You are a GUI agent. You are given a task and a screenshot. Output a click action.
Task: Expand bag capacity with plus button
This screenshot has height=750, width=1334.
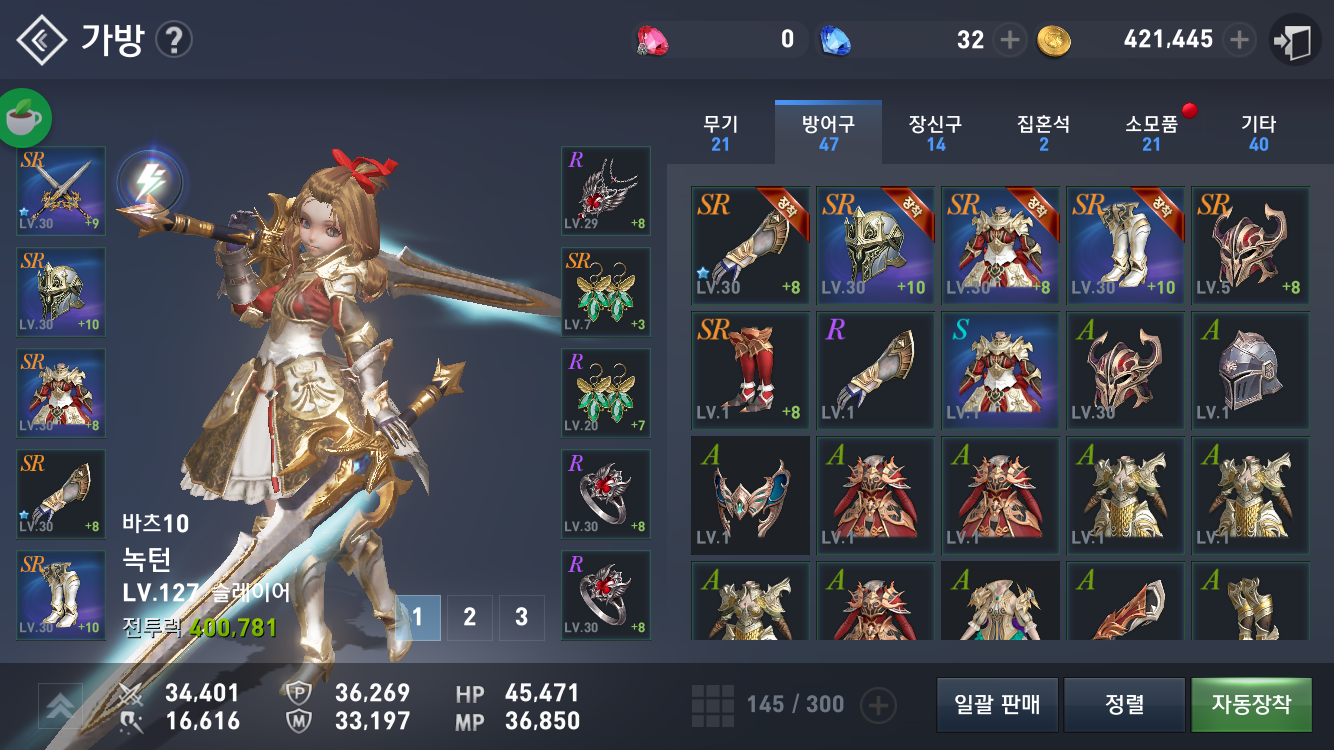tap(878, 705)
